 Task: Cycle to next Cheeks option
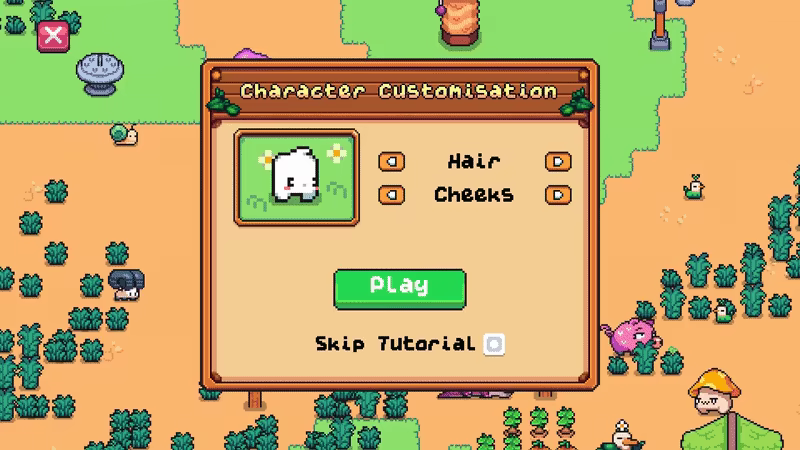558,195
